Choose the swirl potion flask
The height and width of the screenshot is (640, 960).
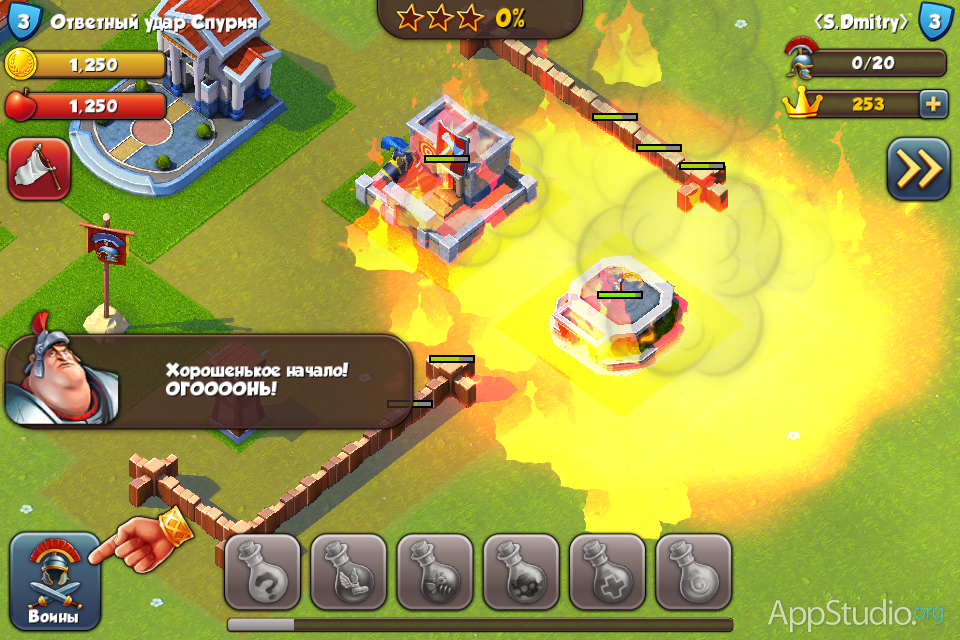[x=693, y=572]
